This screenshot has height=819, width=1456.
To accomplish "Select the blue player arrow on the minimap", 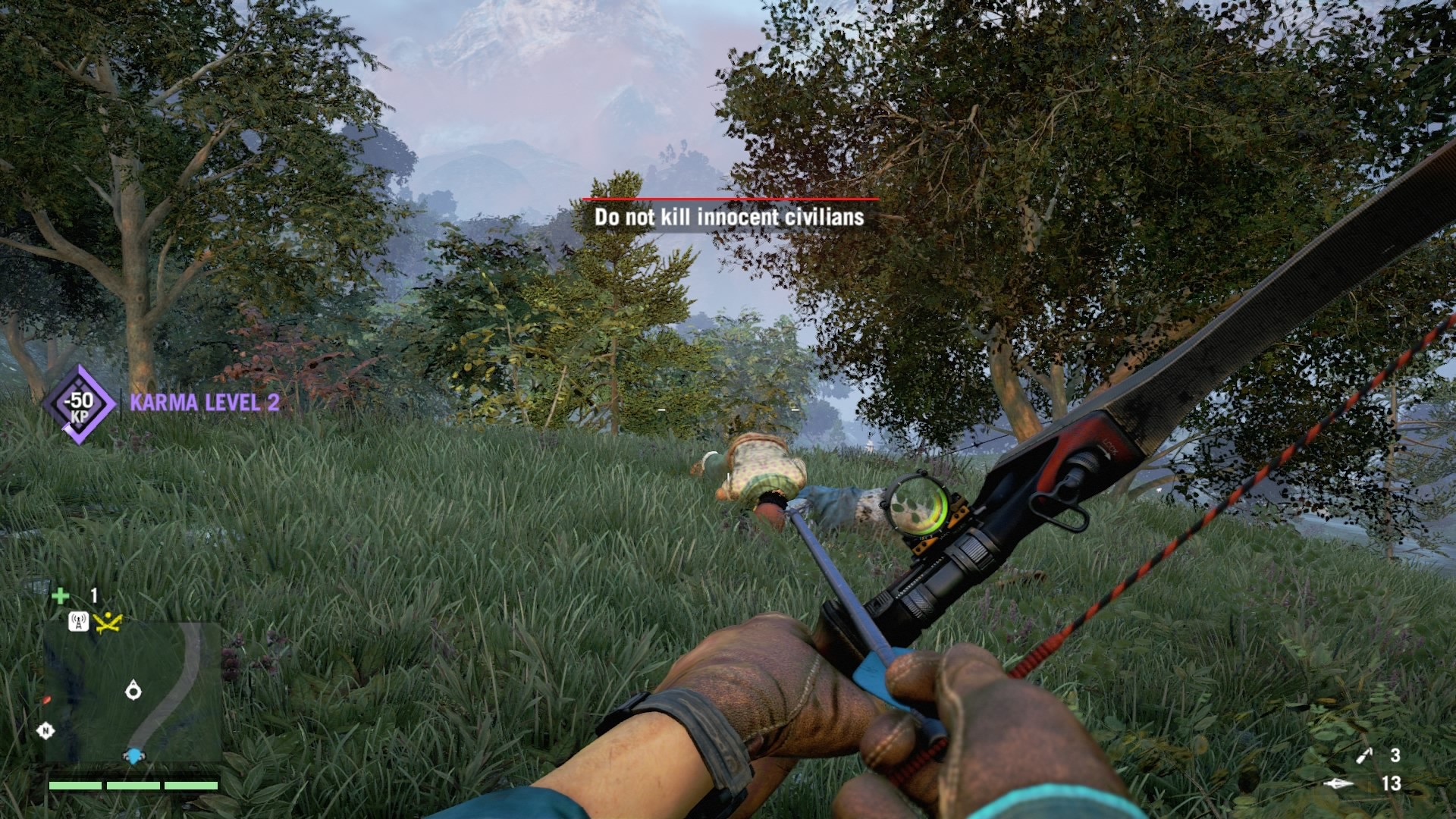I will coord(133,756).
